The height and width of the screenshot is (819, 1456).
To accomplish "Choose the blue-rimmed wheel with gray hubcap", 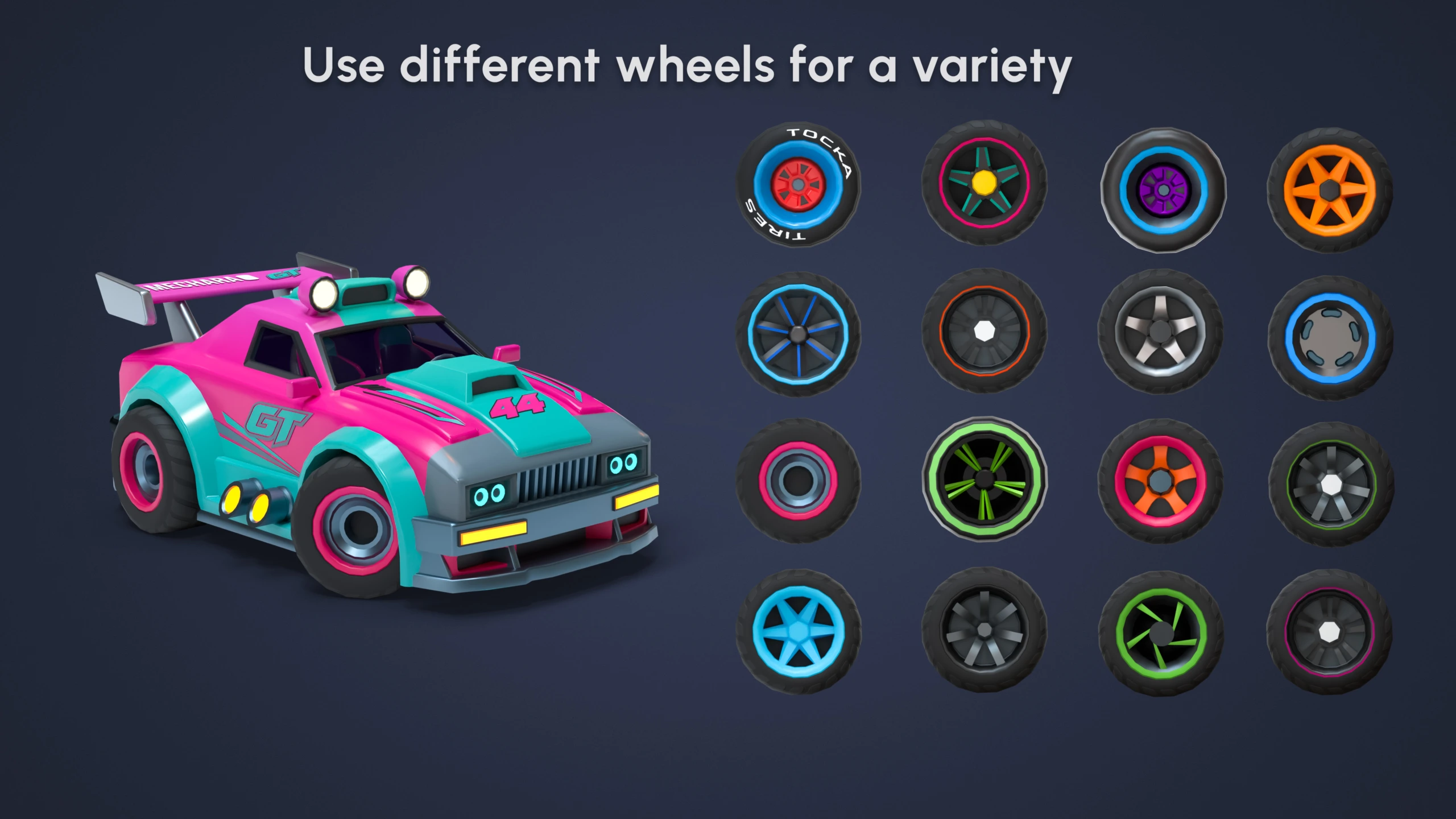I will click(1330, 338).
